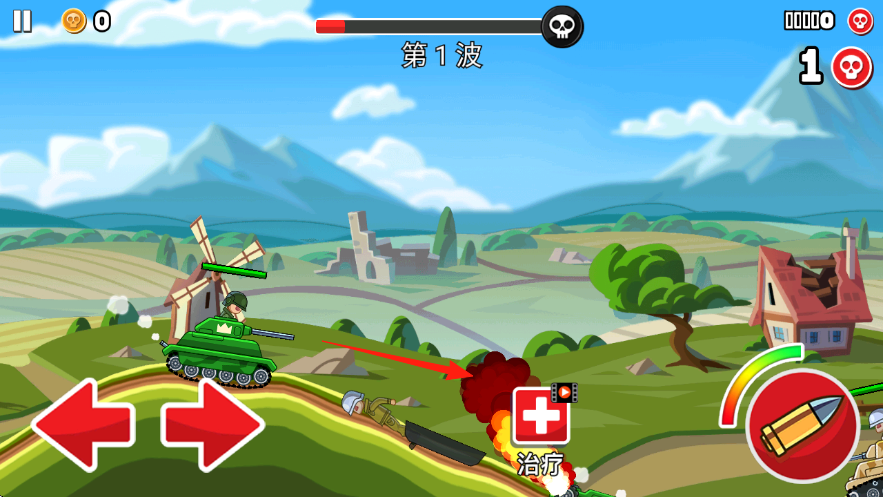Fire a shell with the bullet button

click(x=801, y=426)
